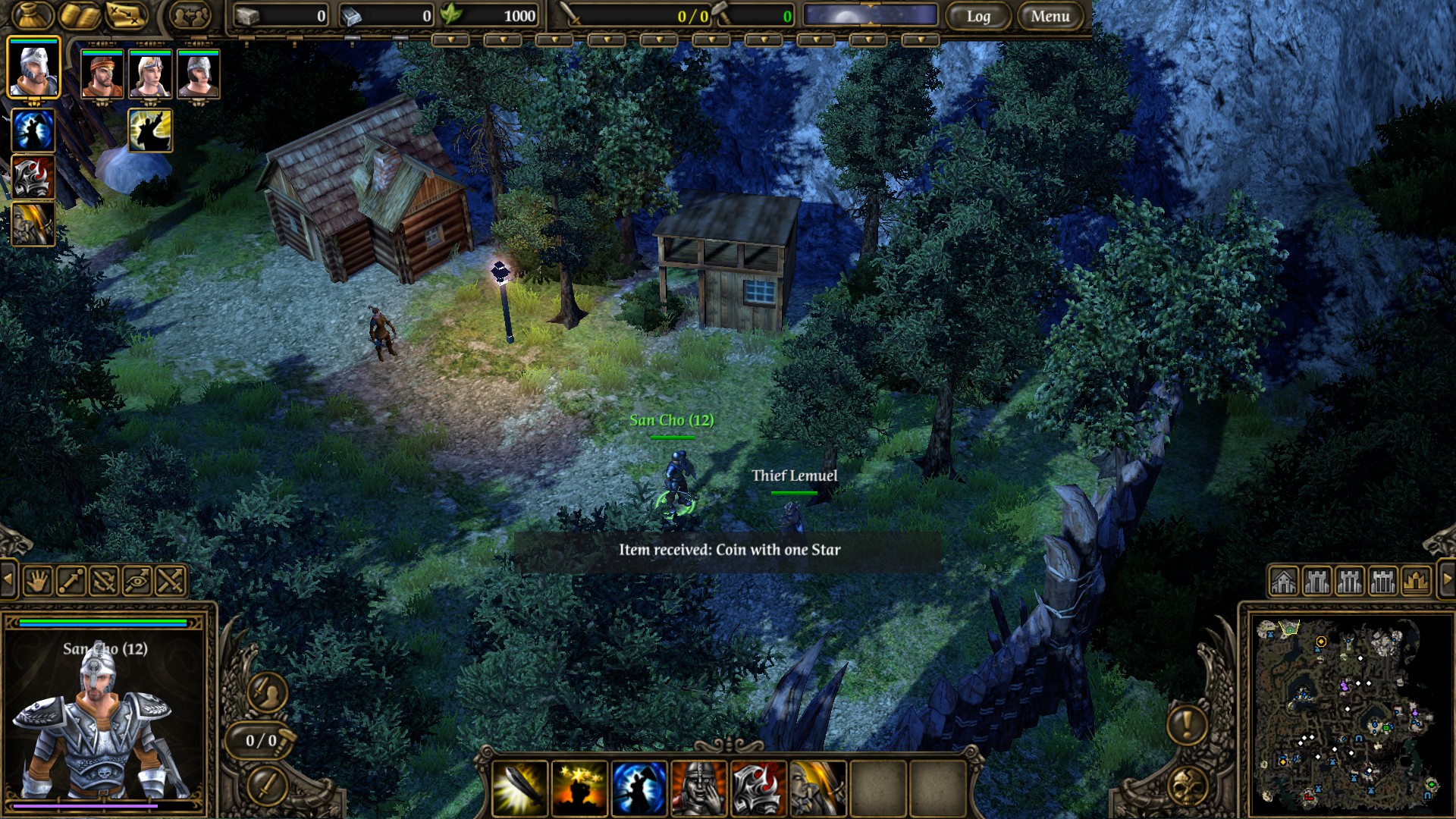Screen dimensions: 1456x819
Task: Activate the glowing sword ability in hotbar
Action: (x=520, y=789)
